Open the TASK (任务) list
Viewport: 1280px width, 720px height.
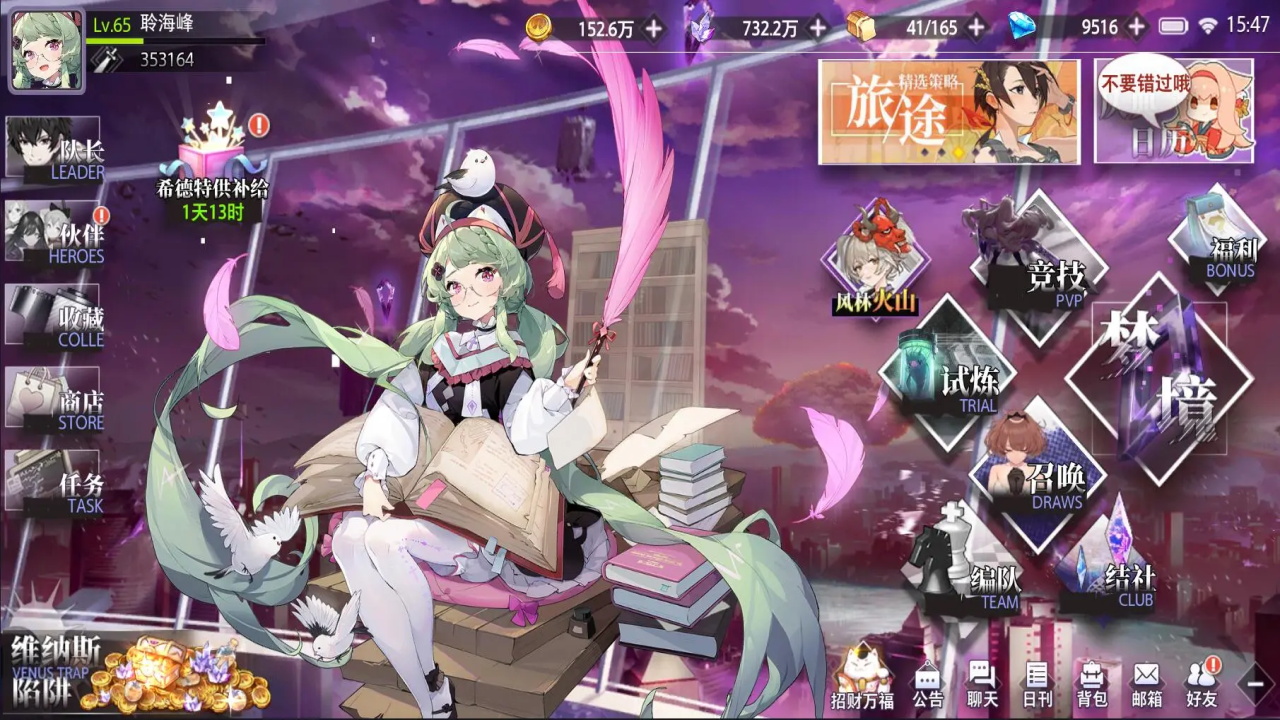[56, 482]
